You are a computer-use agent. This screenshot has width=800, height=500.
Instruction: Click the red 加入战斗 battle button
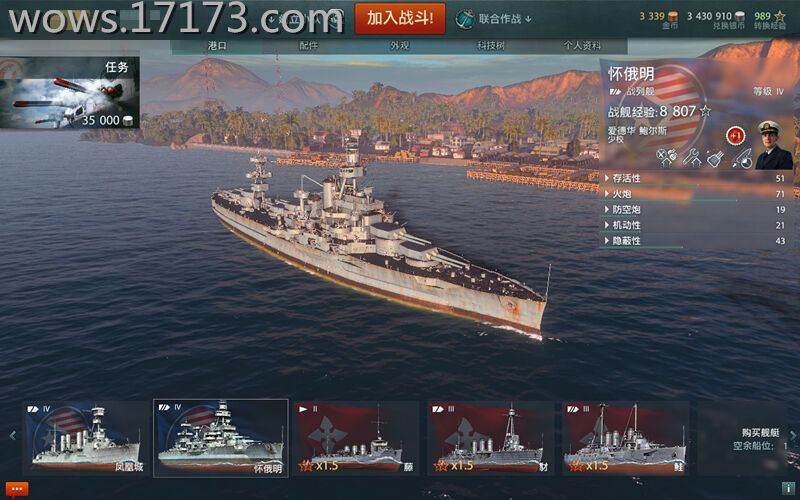(x=400, y=18)
